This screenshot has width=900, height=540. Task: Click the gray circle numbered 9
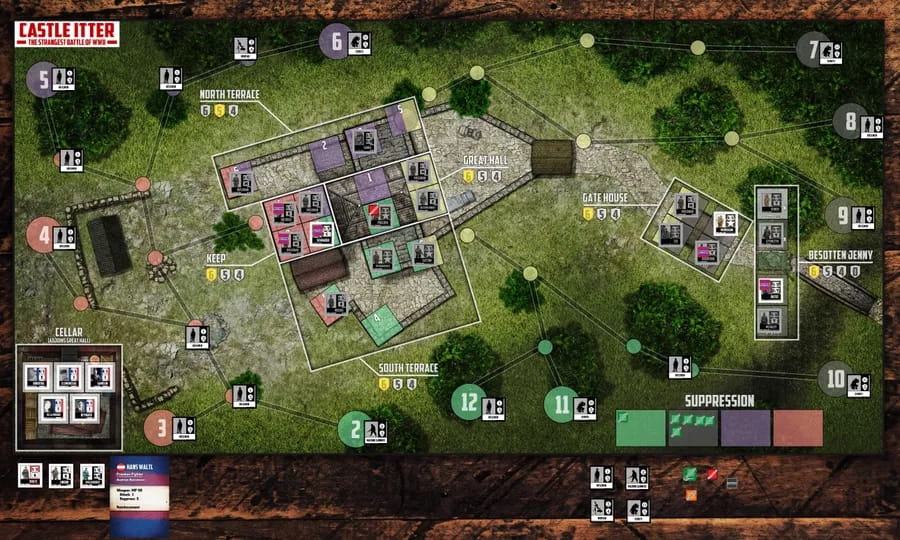(x=842, y=214)
